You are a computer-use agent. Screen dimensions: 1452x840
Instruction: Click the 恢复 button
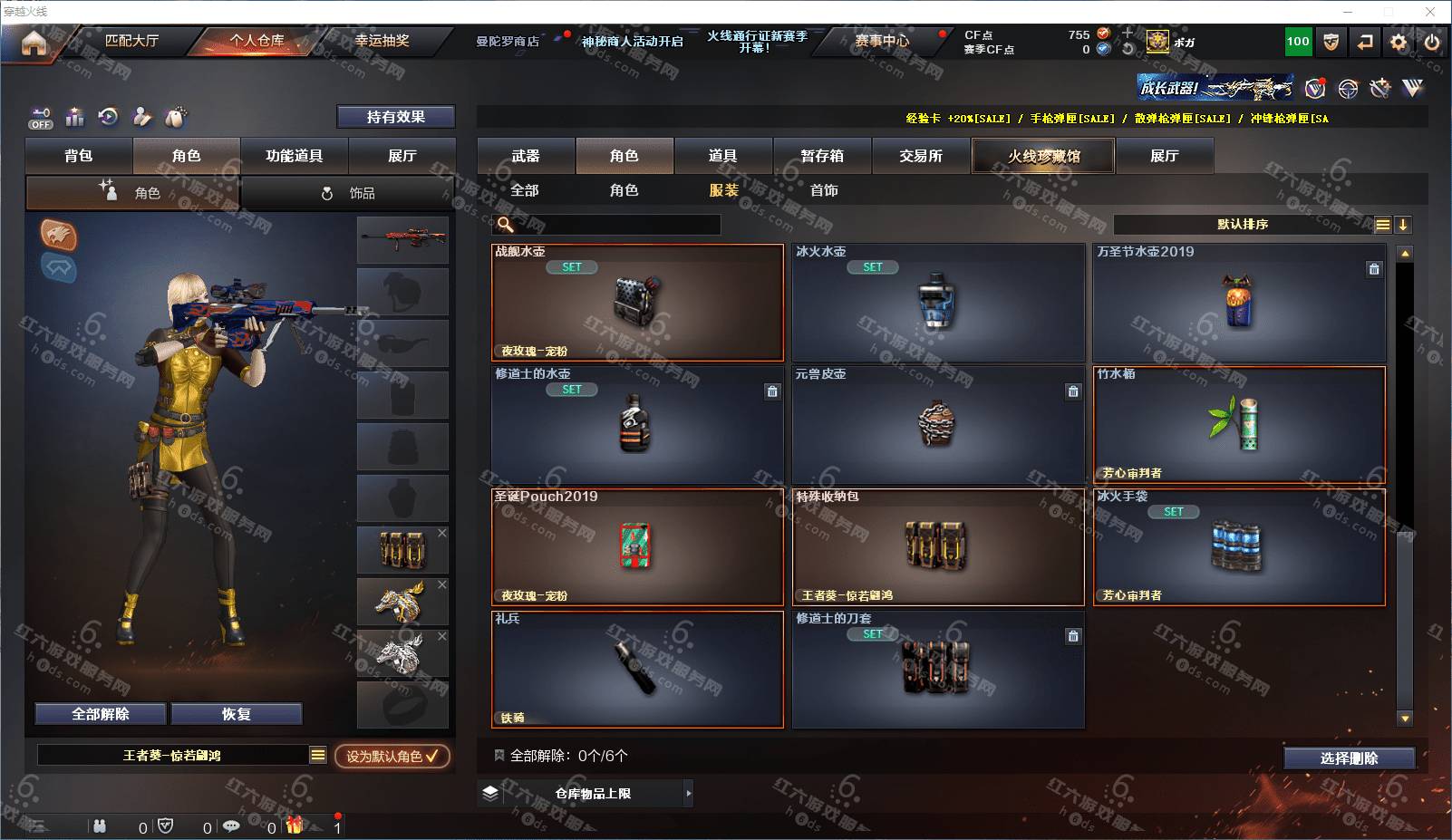(236, 714)
